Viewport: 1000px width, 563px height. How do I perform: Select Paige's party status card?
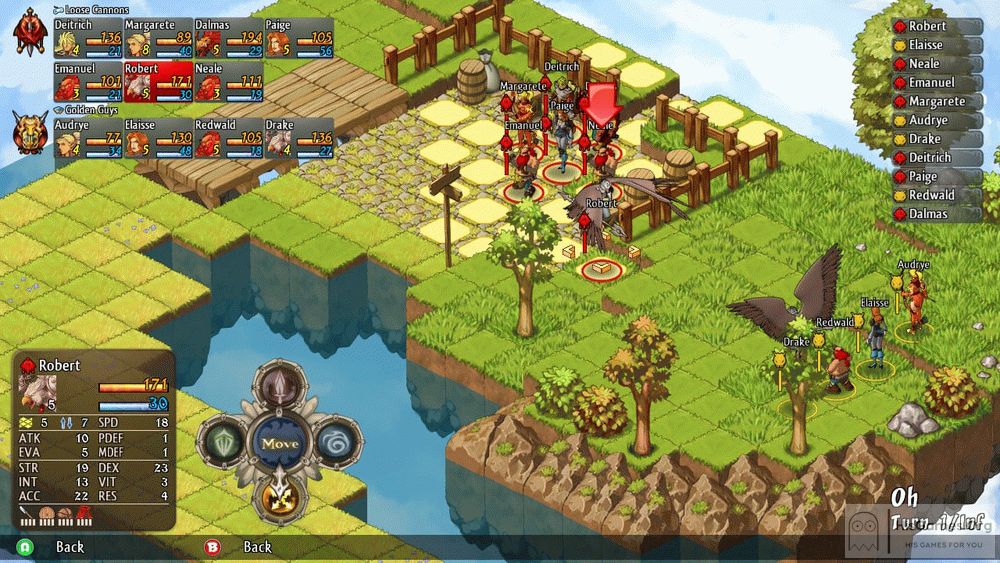tap(298, 37)
